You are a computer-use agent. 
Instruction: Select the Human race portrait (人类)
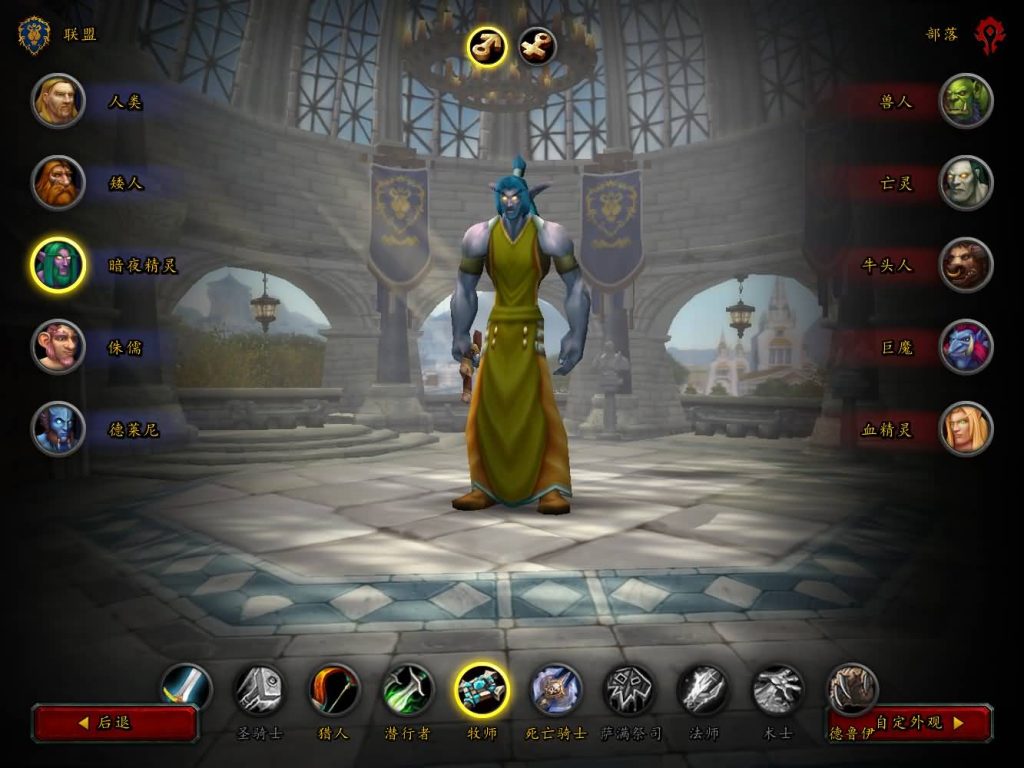[x=58, y=101]
